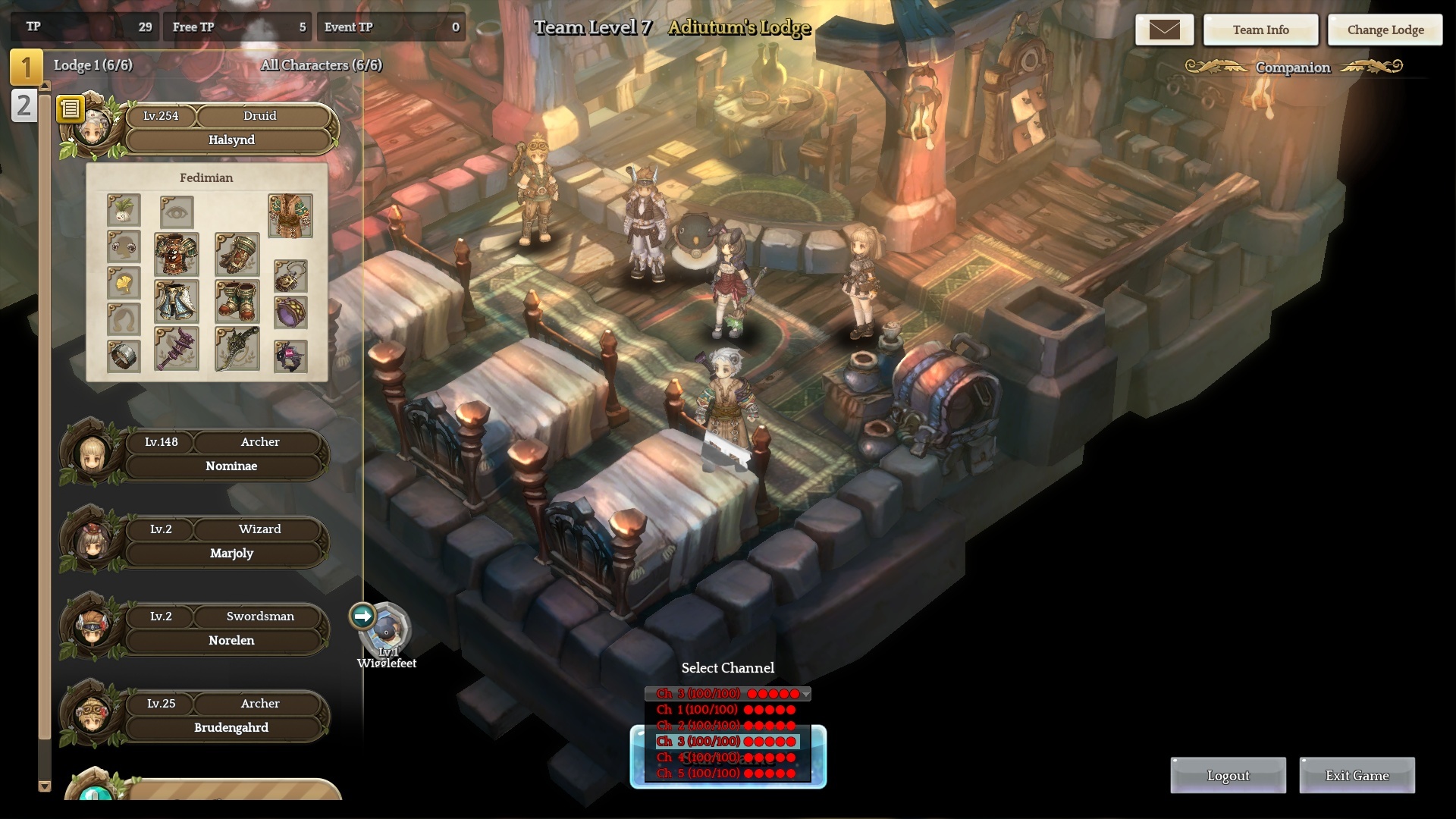This screenshot has width=1456, height=819.
Task: Select channel Ch 1 in the list
Action: (x=726, y=710)
